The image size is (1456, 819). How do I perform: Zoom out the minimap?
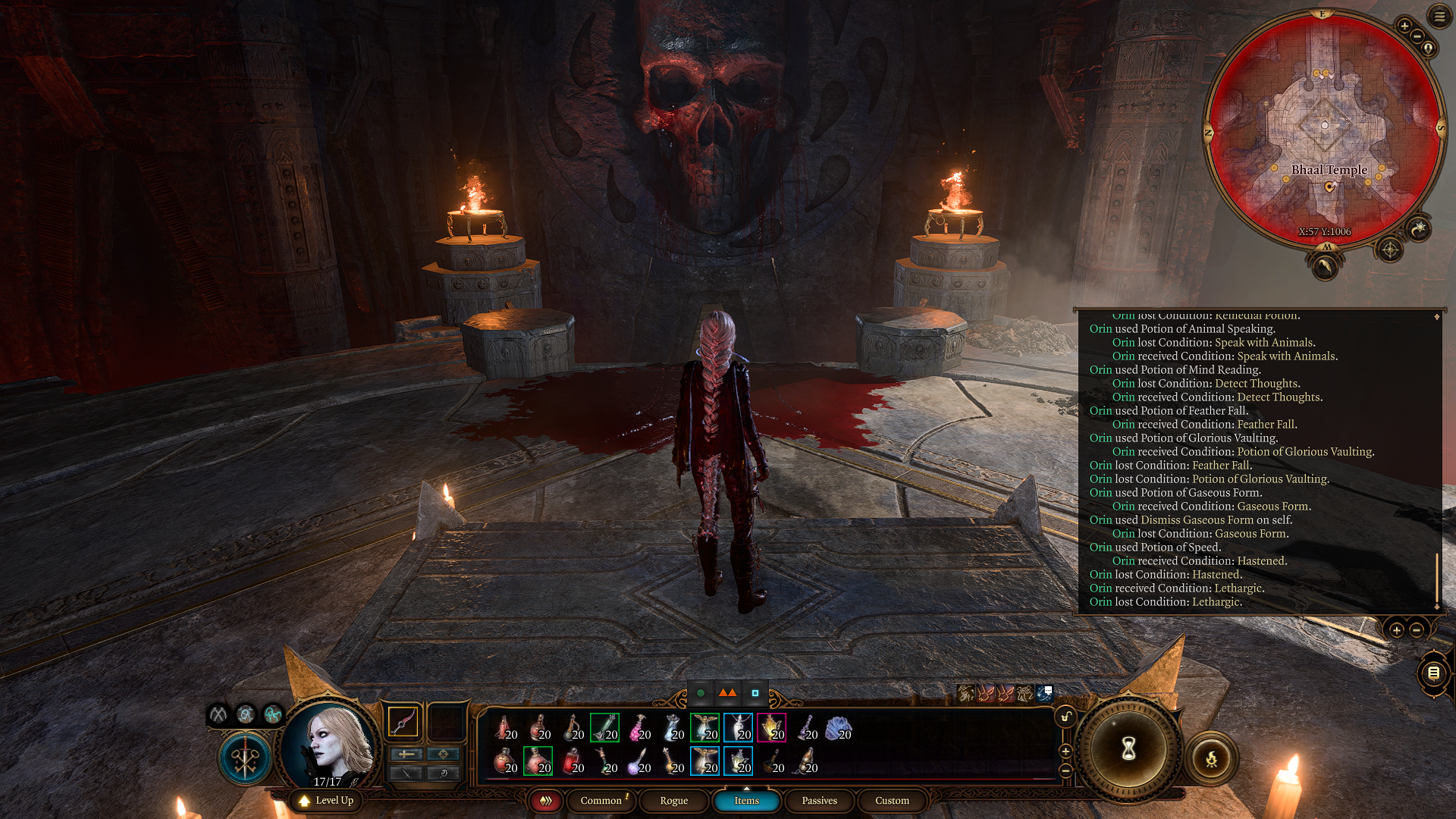coord(1417,36)
